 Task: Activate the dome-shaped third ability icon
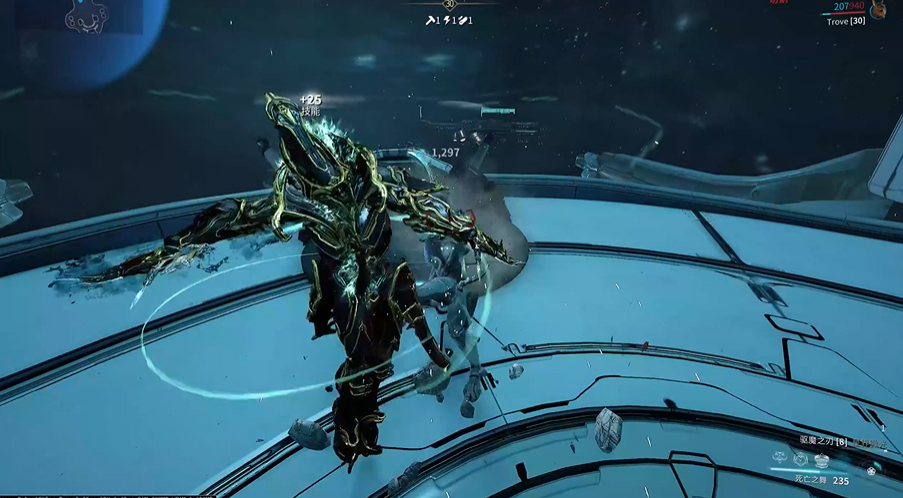(x=822, y=459)
